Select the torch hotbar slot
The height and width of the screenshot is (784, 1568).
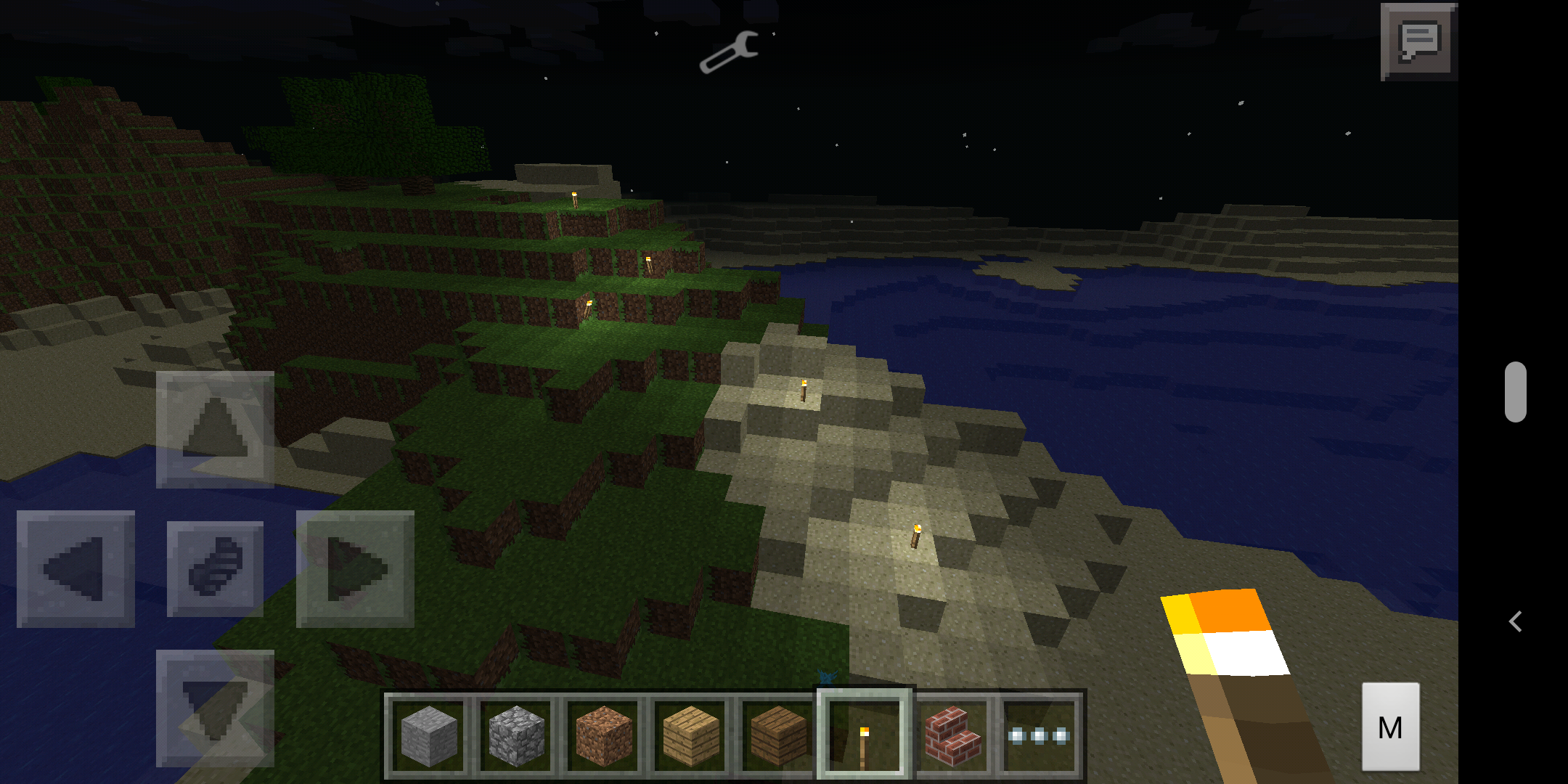click(x=864, y=735)
